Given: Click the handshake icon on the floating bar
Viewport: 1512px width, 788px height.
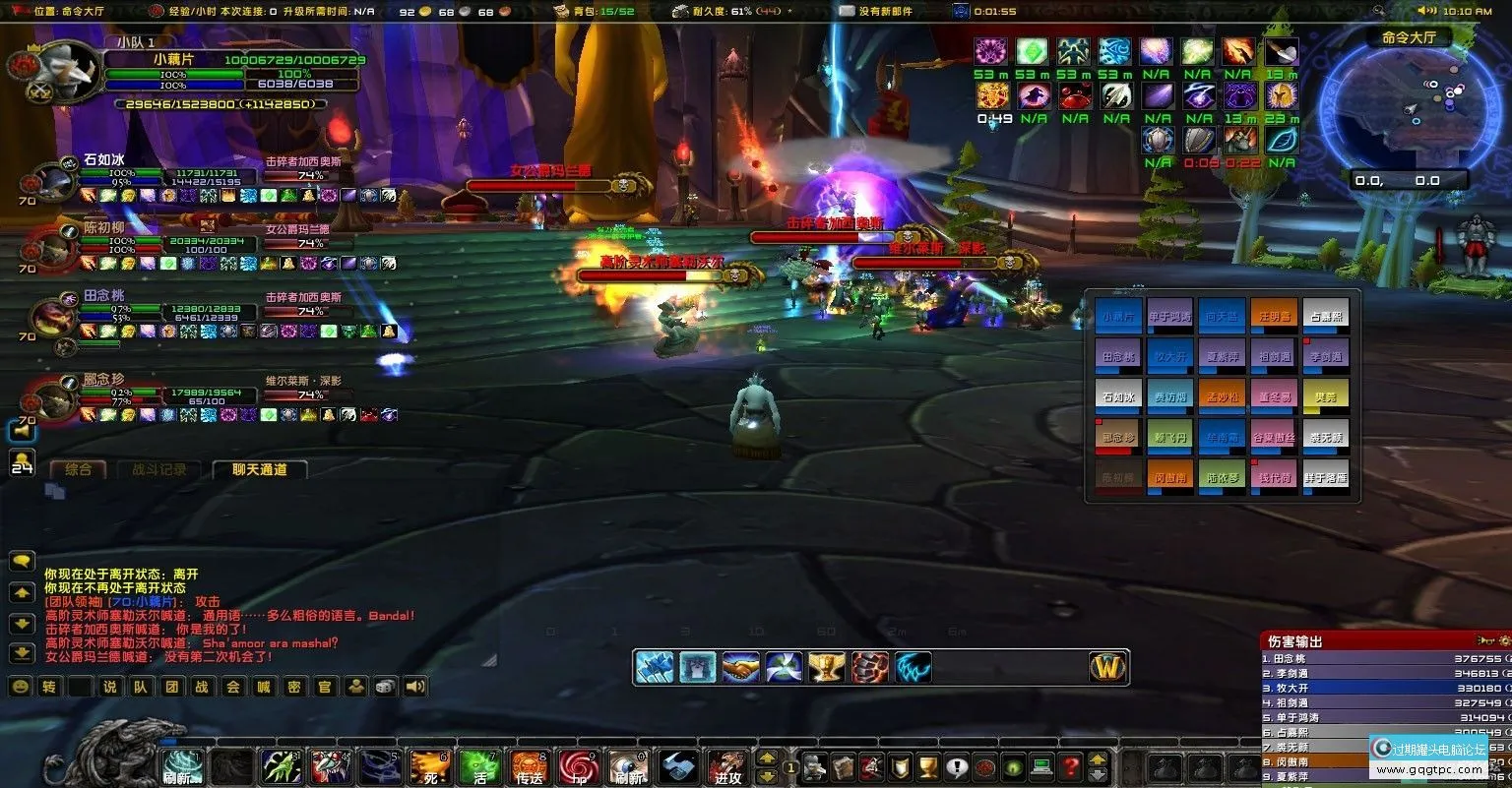Looking at the screenshot, I should pyautogui.click(x=740, y=667).
